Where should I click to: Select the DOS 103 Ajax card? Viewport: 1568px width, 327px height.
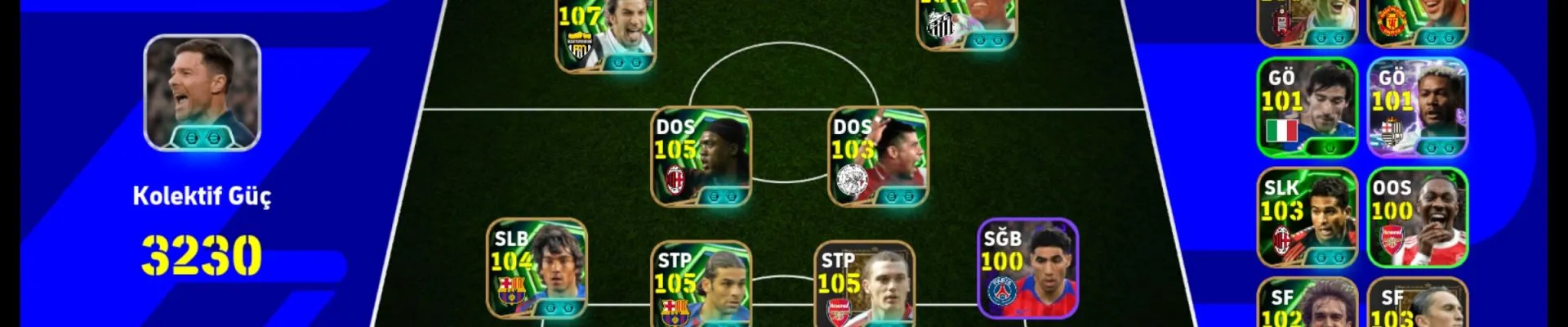tap(878, 156)
